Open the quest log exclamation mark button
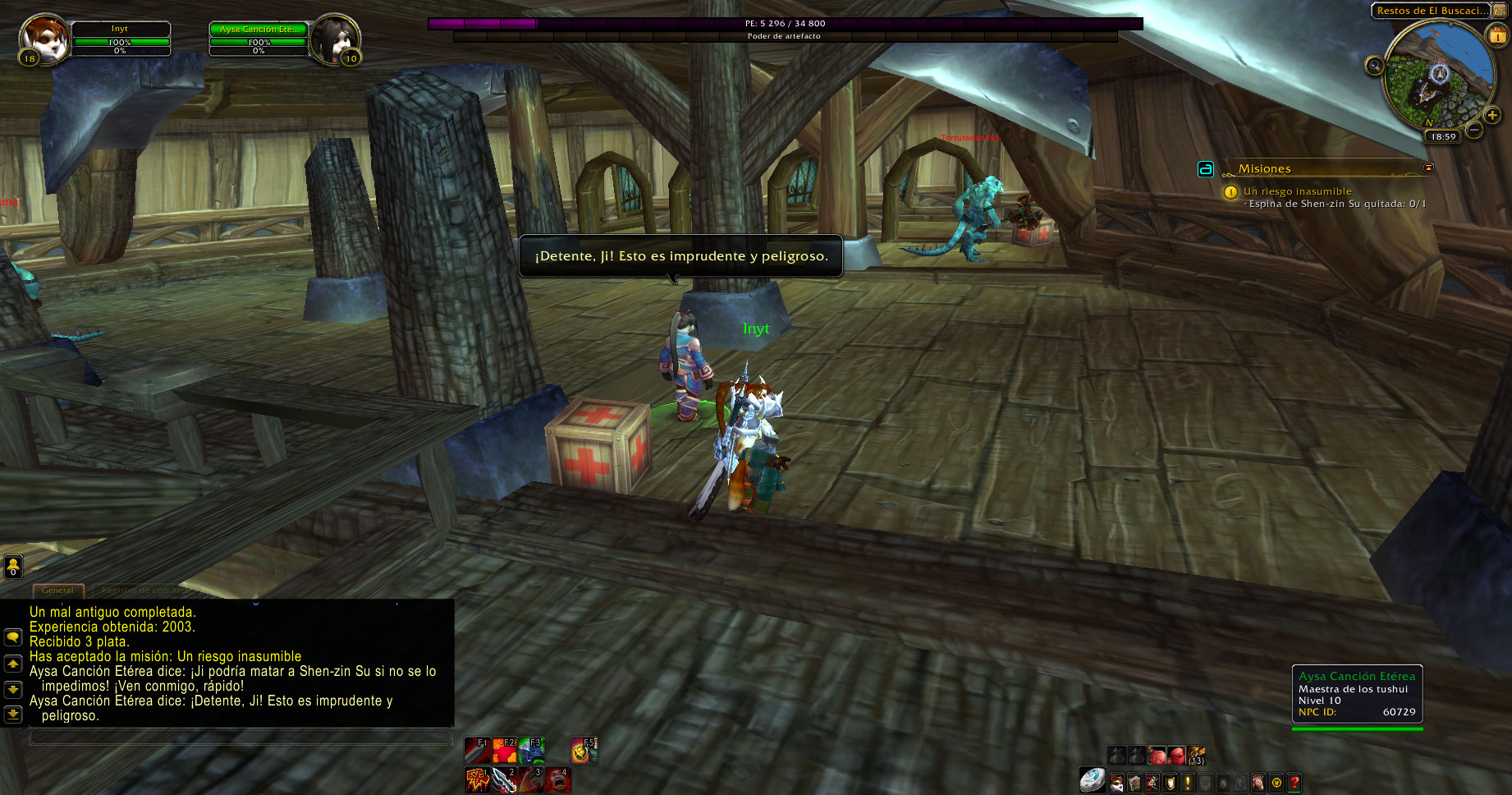Image resolution: width=1512 pixels, height=795 pixels. [1187, 783]
